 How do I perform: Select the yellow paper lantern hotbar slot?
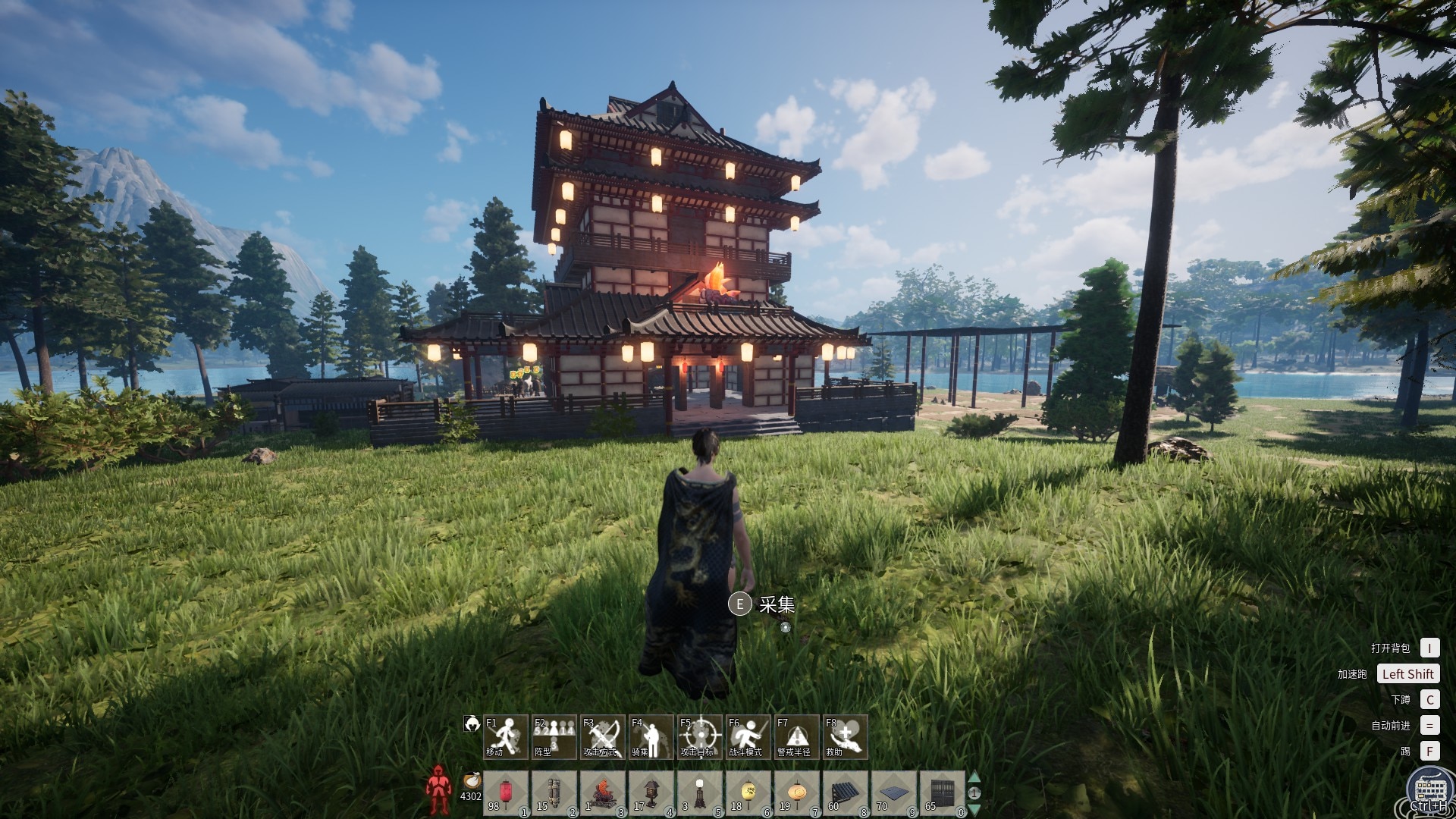[748, 793]
